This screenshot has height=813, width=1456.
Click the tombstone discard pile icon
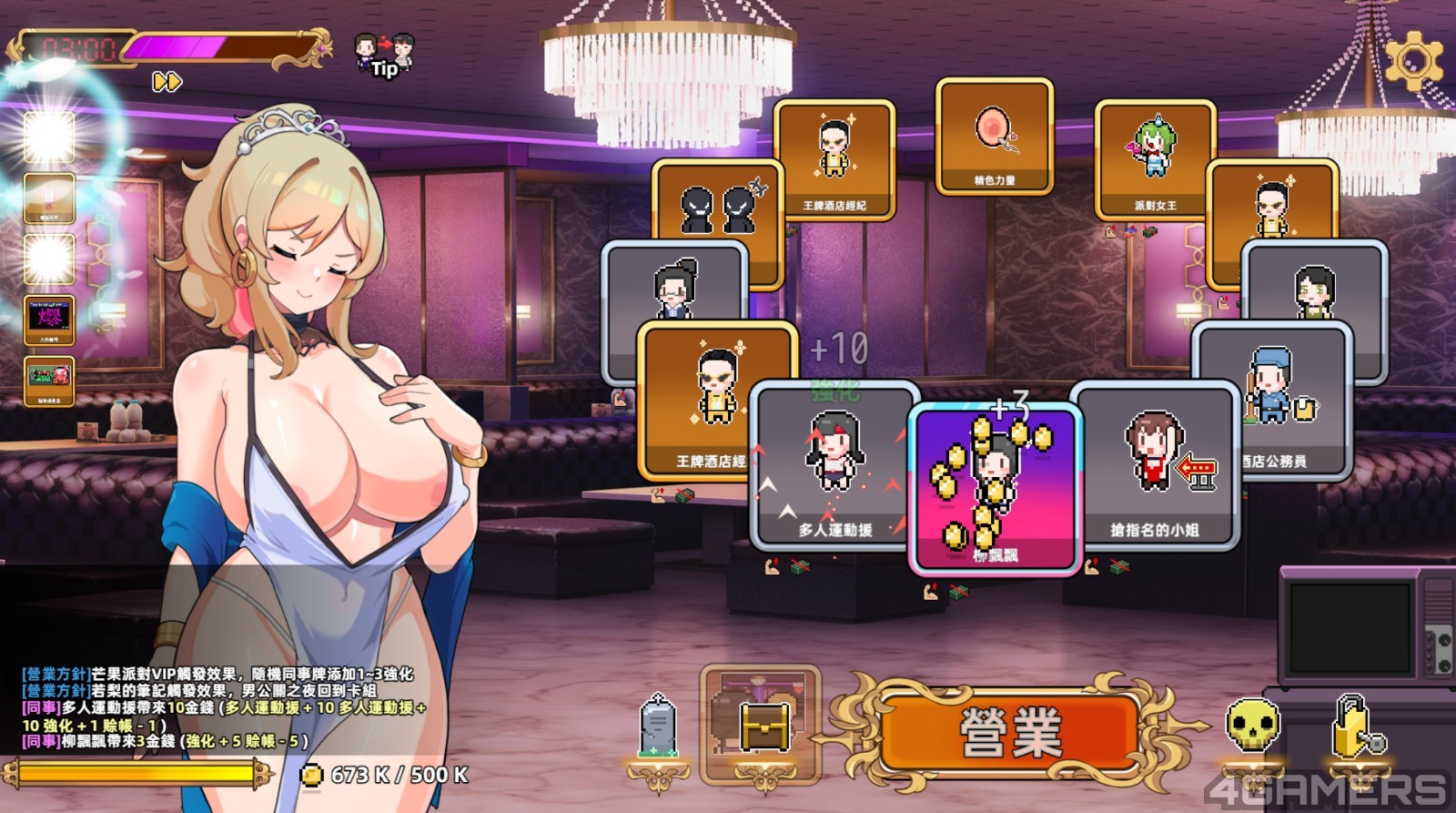pyautogui.click(x=655, y=728)
